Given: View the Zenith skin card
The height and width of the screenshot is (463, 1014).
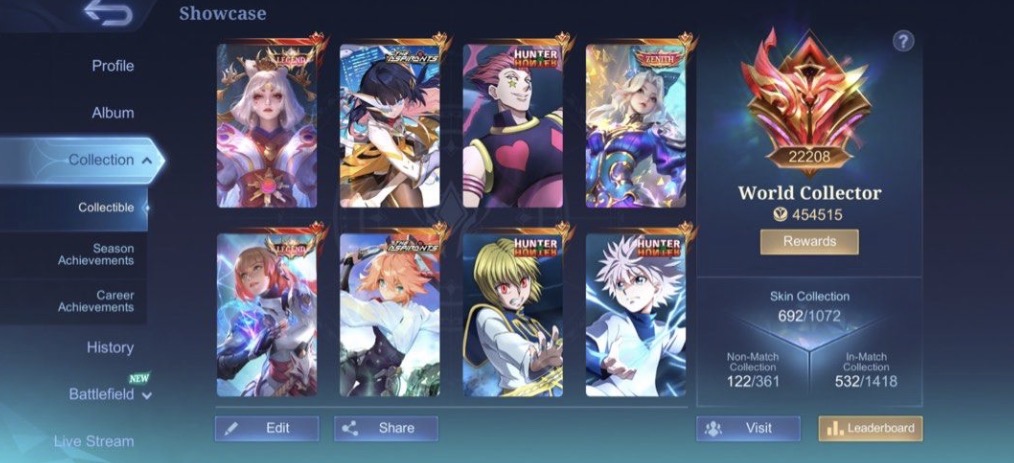Looking at the screenshot, I should click(635, 125).
